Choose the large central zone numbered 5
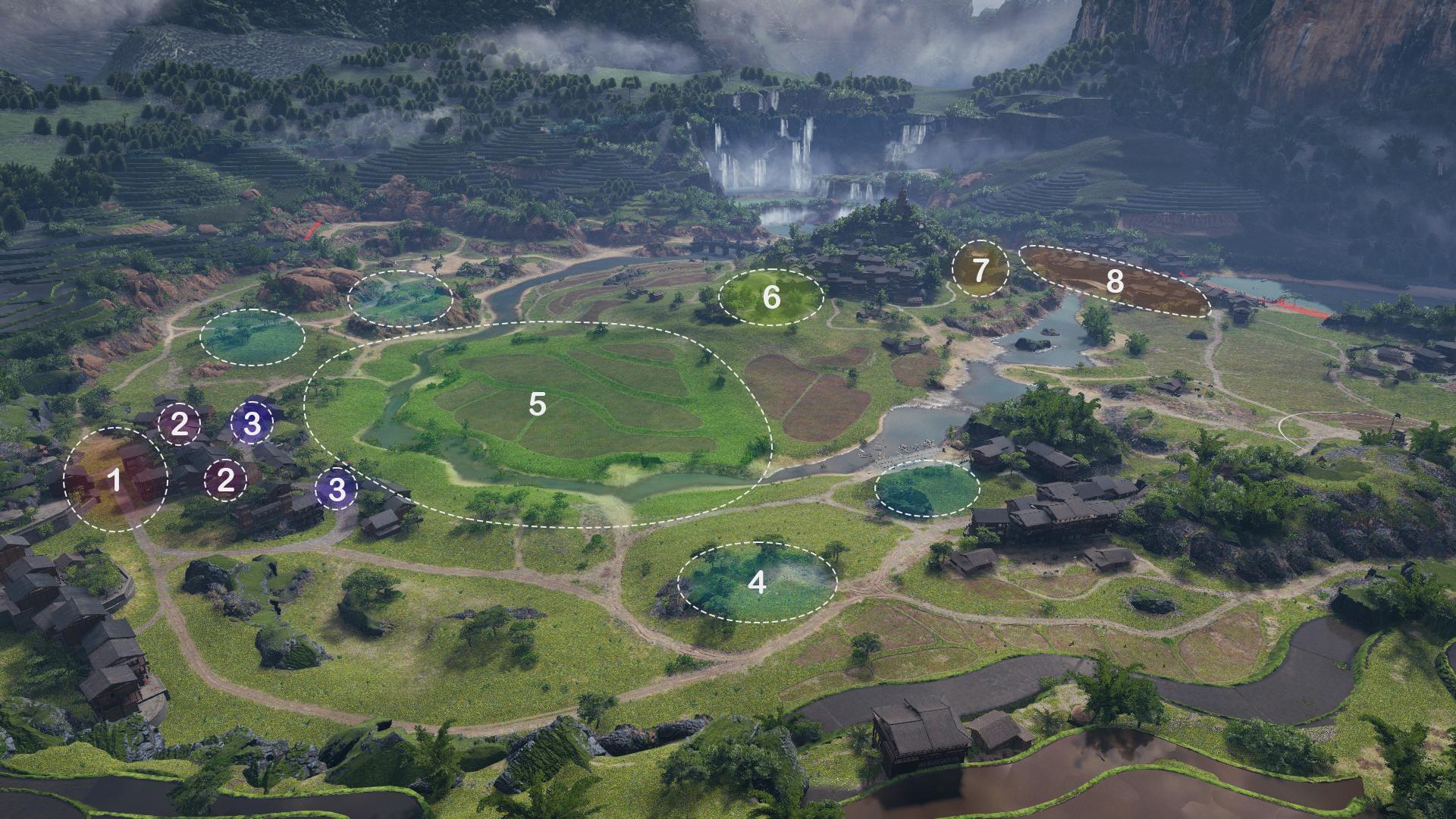Image resolution: width=1456 pixels, height=819 pixels. point(537,405)
